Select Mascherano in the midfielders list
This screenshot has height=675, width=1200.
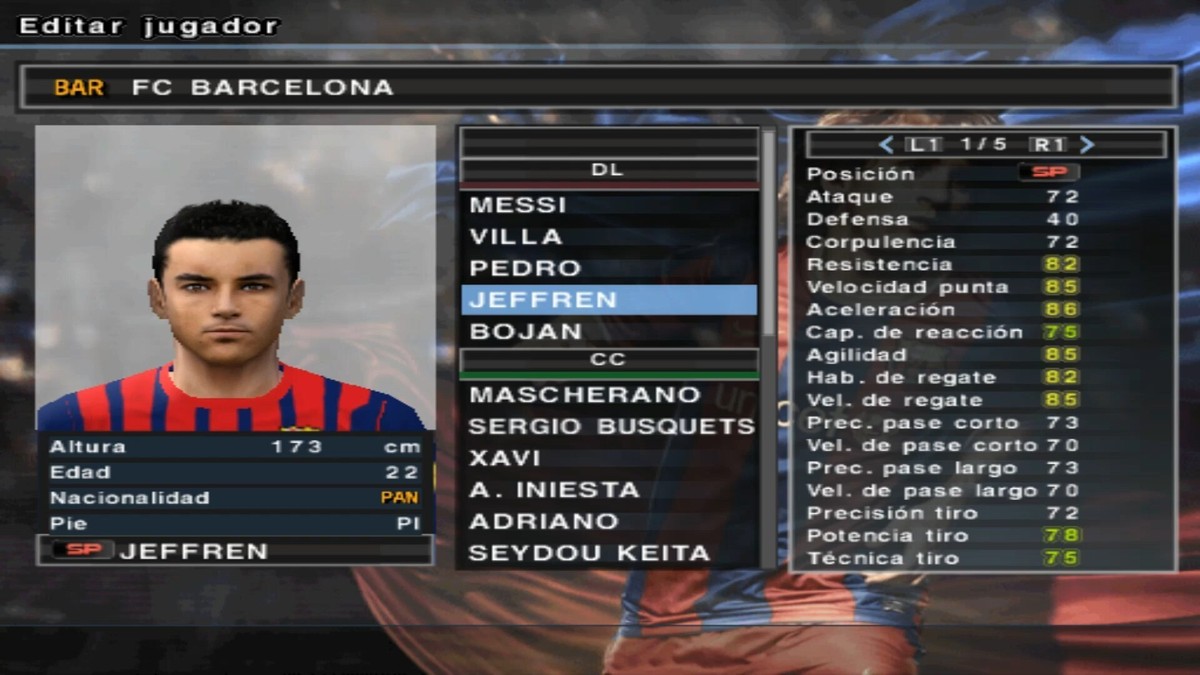click(x=585, y=395)
